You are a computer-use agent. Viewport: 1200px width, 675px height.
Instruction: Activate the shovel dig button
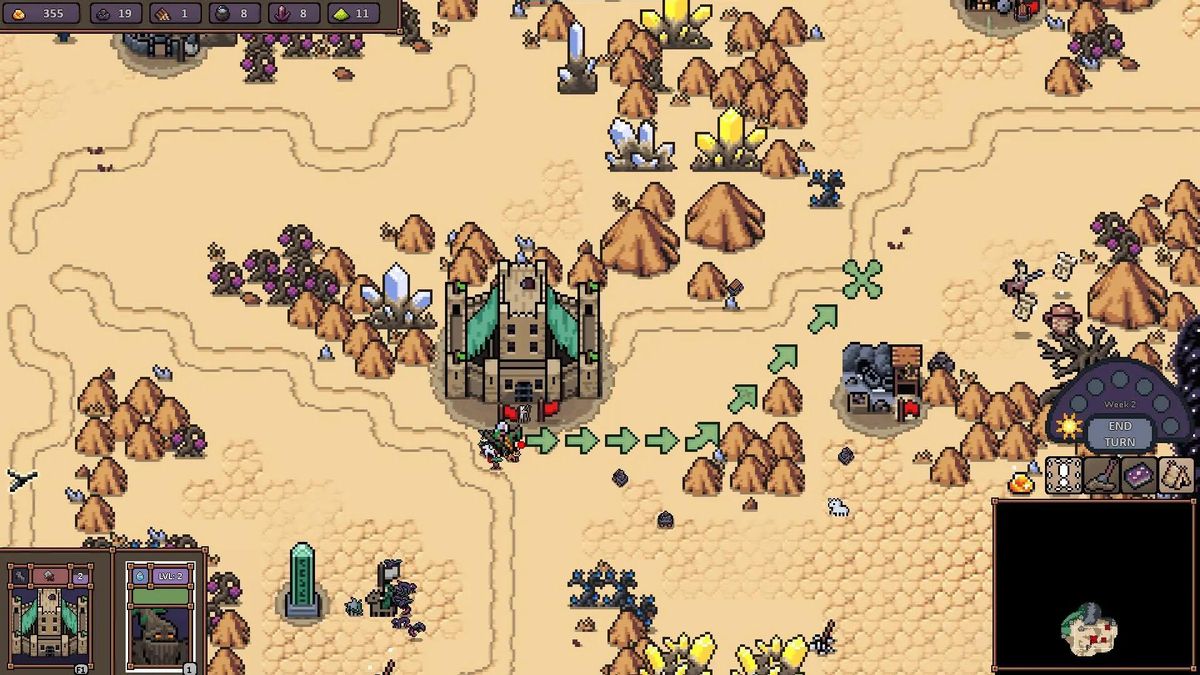[x=1101, y=476]
